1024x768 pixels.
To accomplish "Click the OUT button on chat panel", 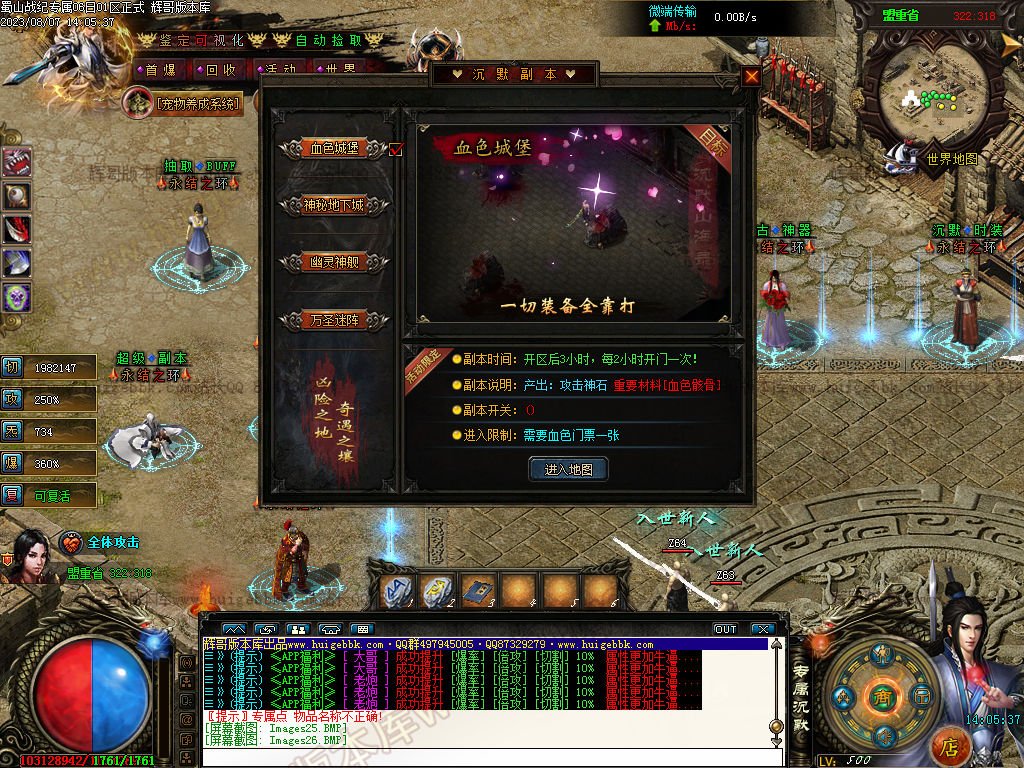I will pos(725,629).
